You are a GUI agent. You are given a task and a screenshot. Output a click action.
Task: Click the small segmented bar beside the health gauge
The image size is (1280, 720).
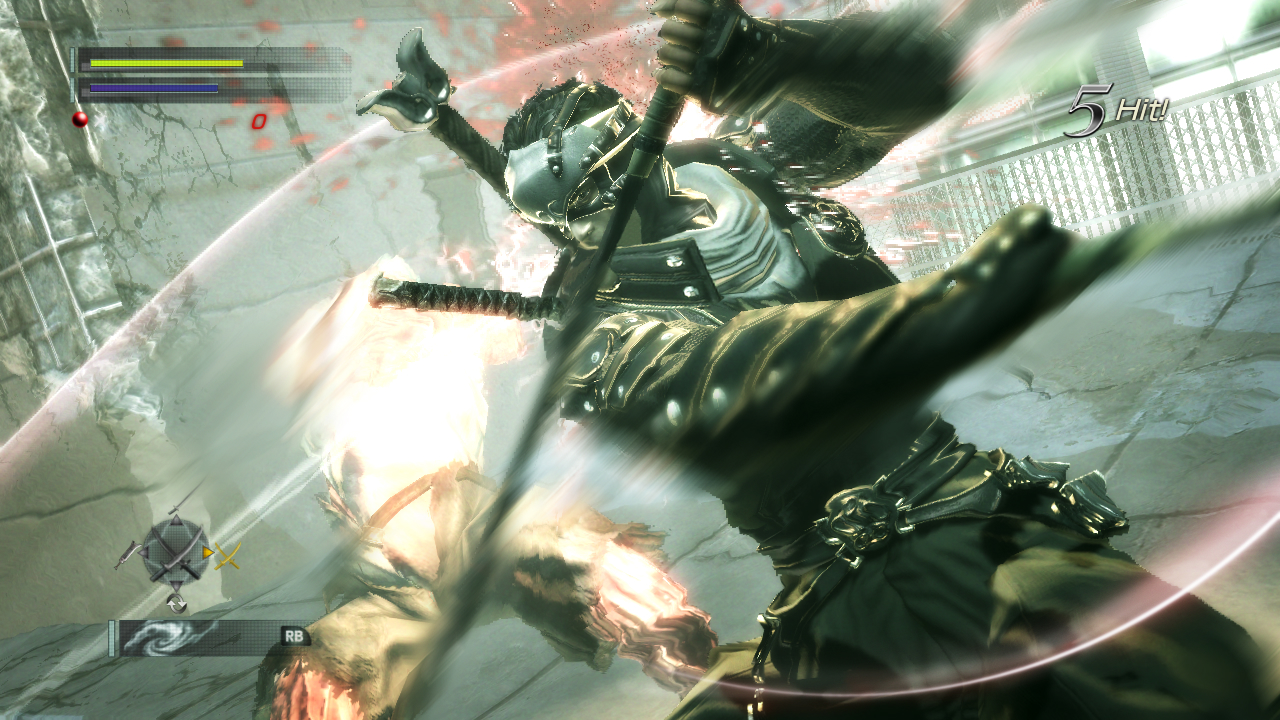click(x=73, y=60)
